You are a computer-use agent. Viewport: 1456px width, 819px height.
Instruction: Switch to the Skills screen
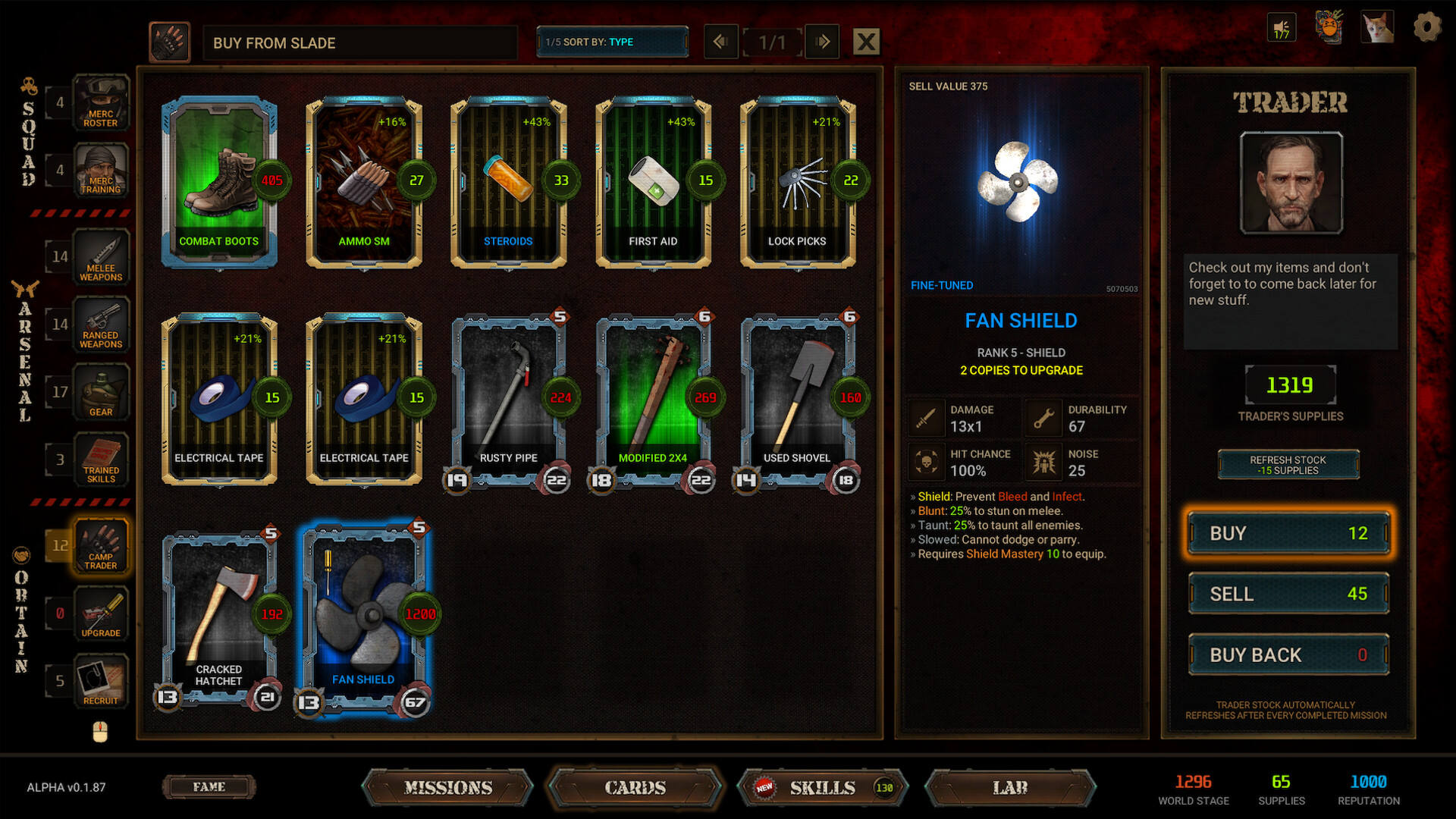[x=822, y=788]
